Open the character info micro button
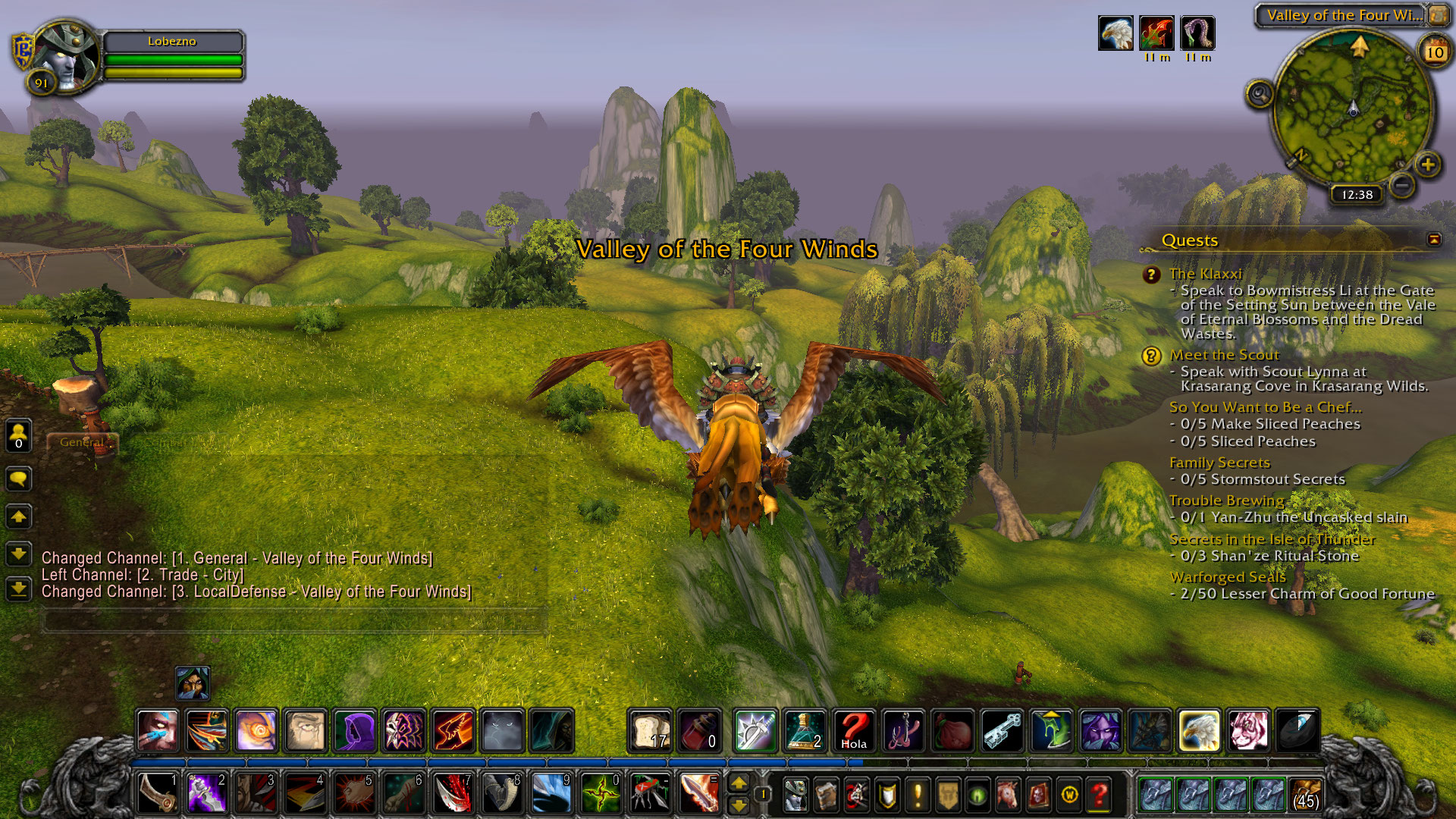1456x819 pixels. point(795,795)
